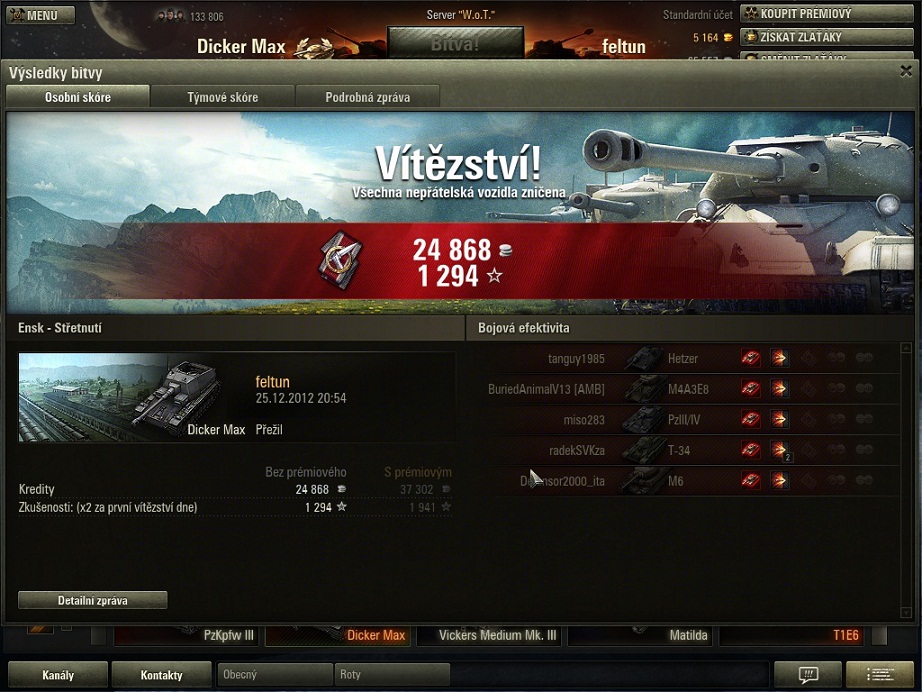Open the Kanály channels button
This screenshot has height=692, width=922.
click(58, 675)
